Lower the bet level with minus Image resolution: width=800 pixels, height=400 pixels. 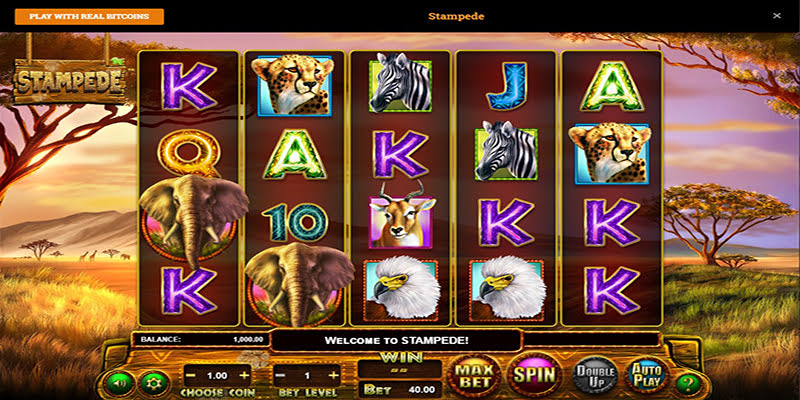280,375
